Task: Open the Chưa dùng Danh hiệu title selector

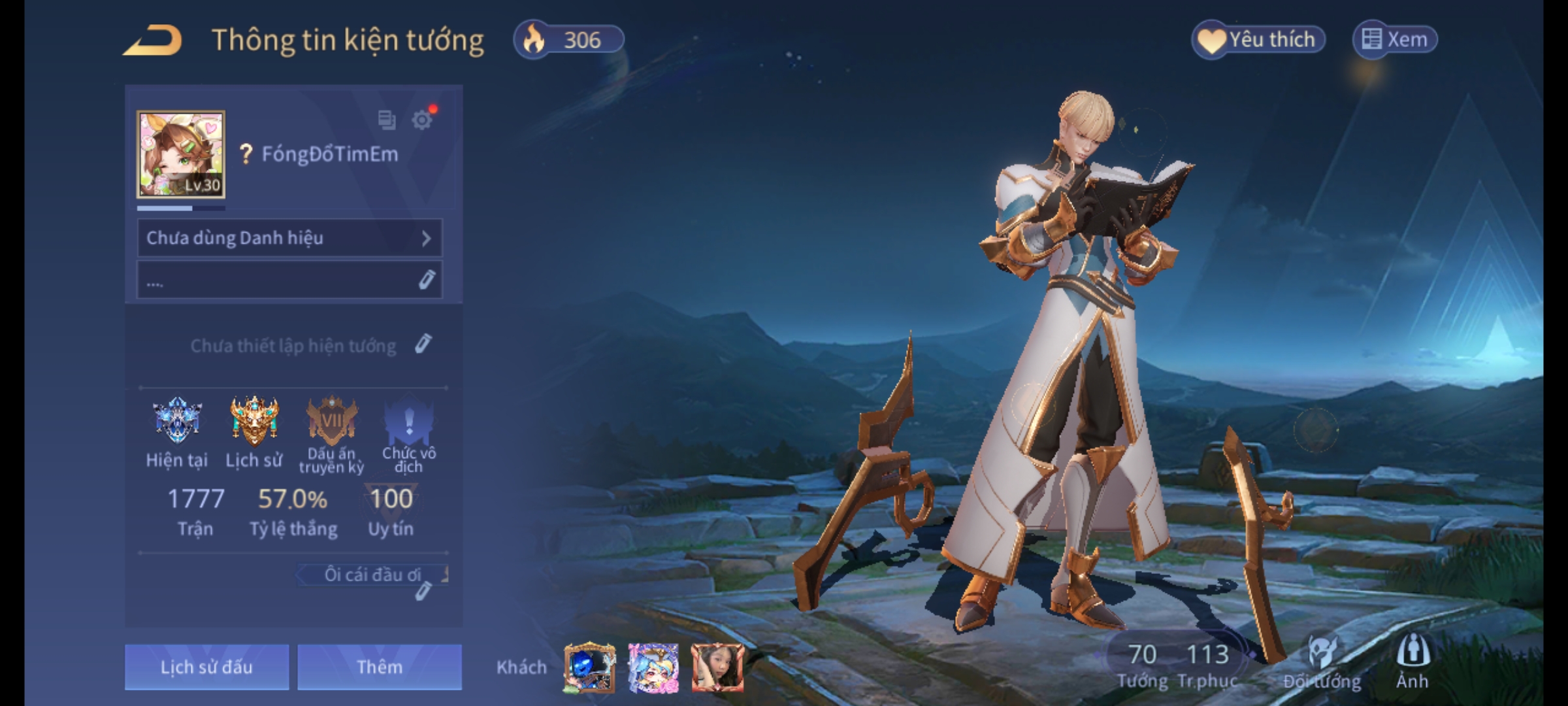Action: pyautogui.click(x=289, y=238)
